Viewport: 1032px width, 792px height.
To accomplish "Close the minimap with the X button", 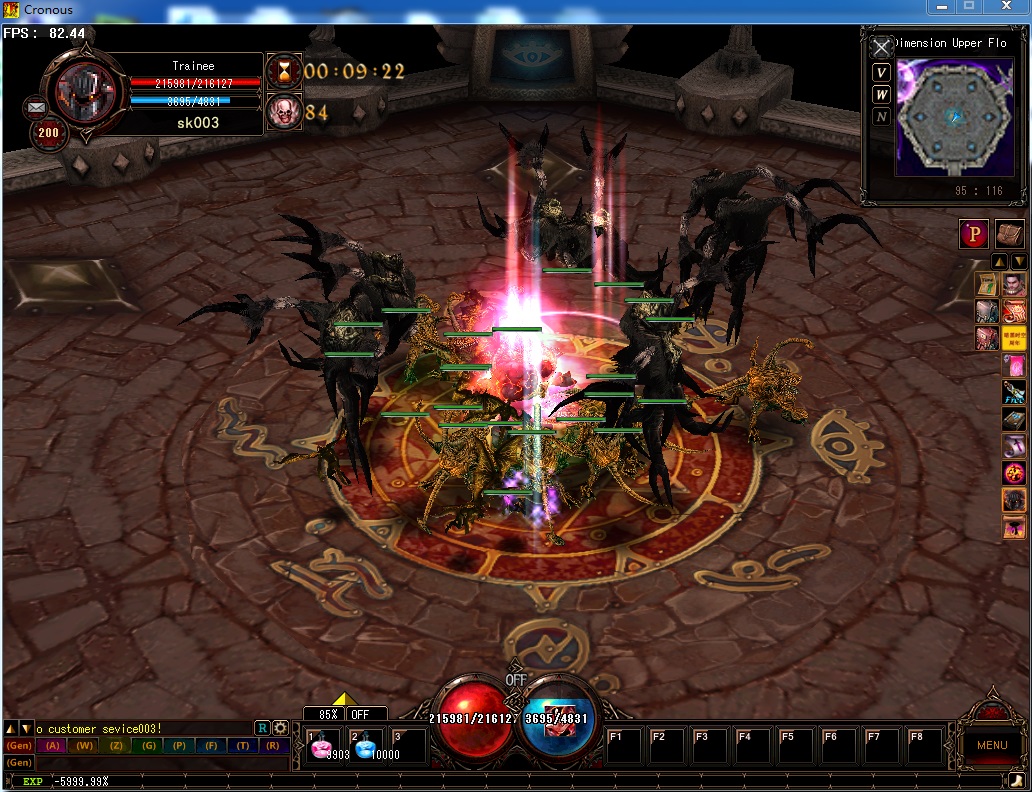I will 881,47.
